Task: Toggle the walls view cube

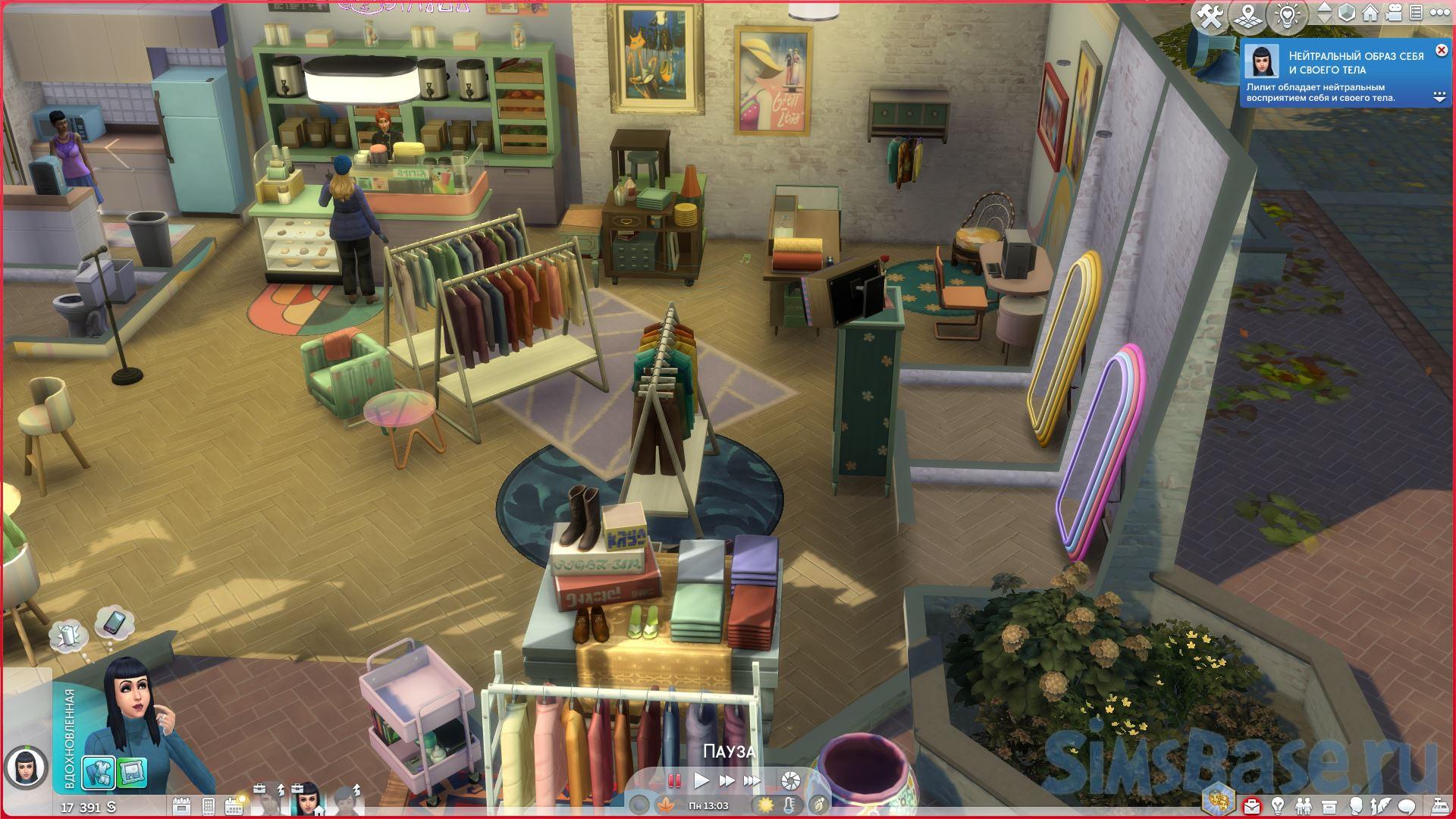Action: point(1347,14)
